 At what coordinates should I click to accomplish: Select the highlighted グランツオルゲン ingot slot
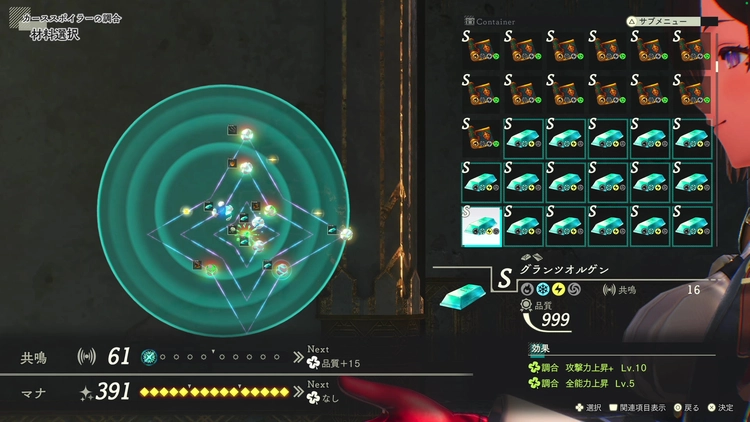coord(481,225)
